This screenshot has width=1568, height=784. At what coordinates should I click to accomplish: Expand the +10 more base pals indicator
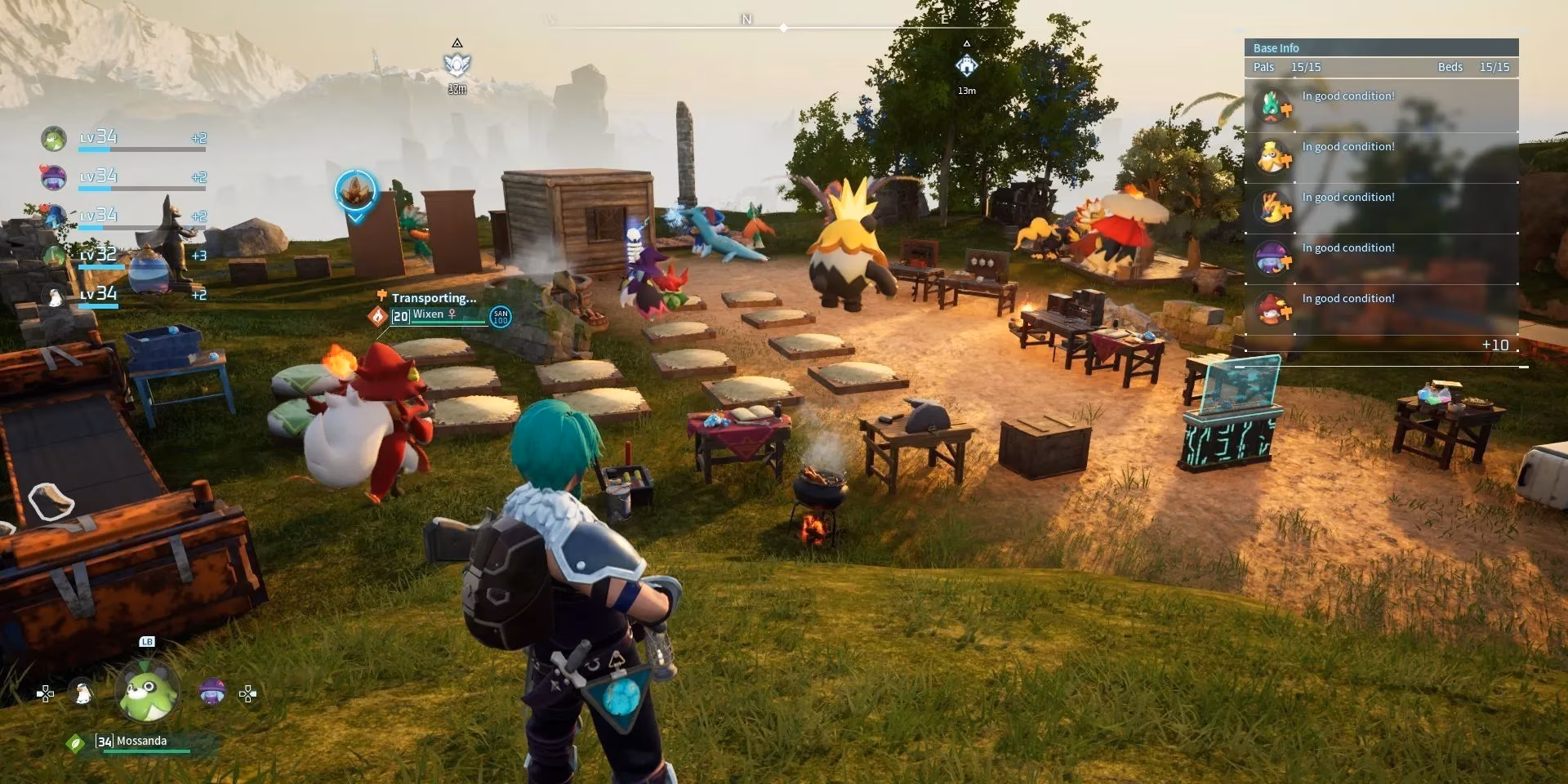pos(1494,345)
